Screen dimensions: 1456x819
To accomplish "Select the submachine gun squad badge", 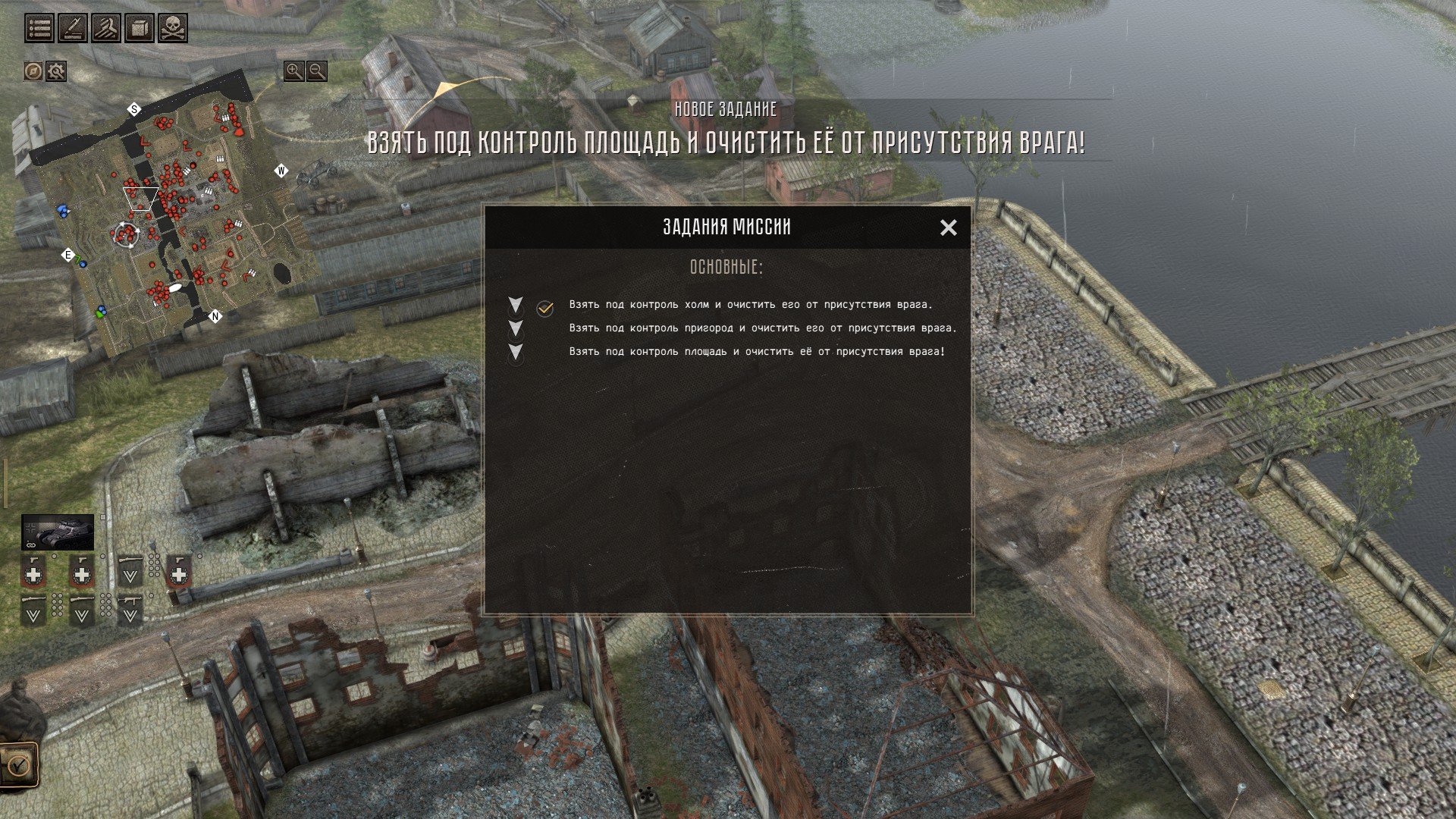I will (x=130, y=610).
